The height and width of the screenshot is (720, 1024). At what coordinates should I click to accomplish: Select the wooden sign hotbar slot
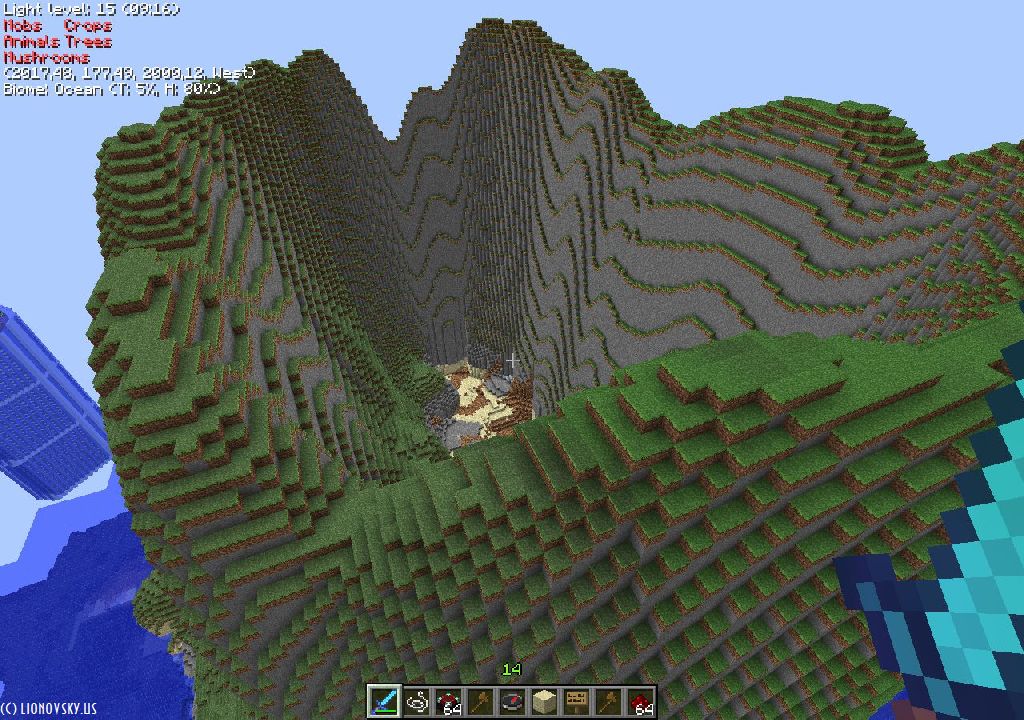click(x=576, y=701)
